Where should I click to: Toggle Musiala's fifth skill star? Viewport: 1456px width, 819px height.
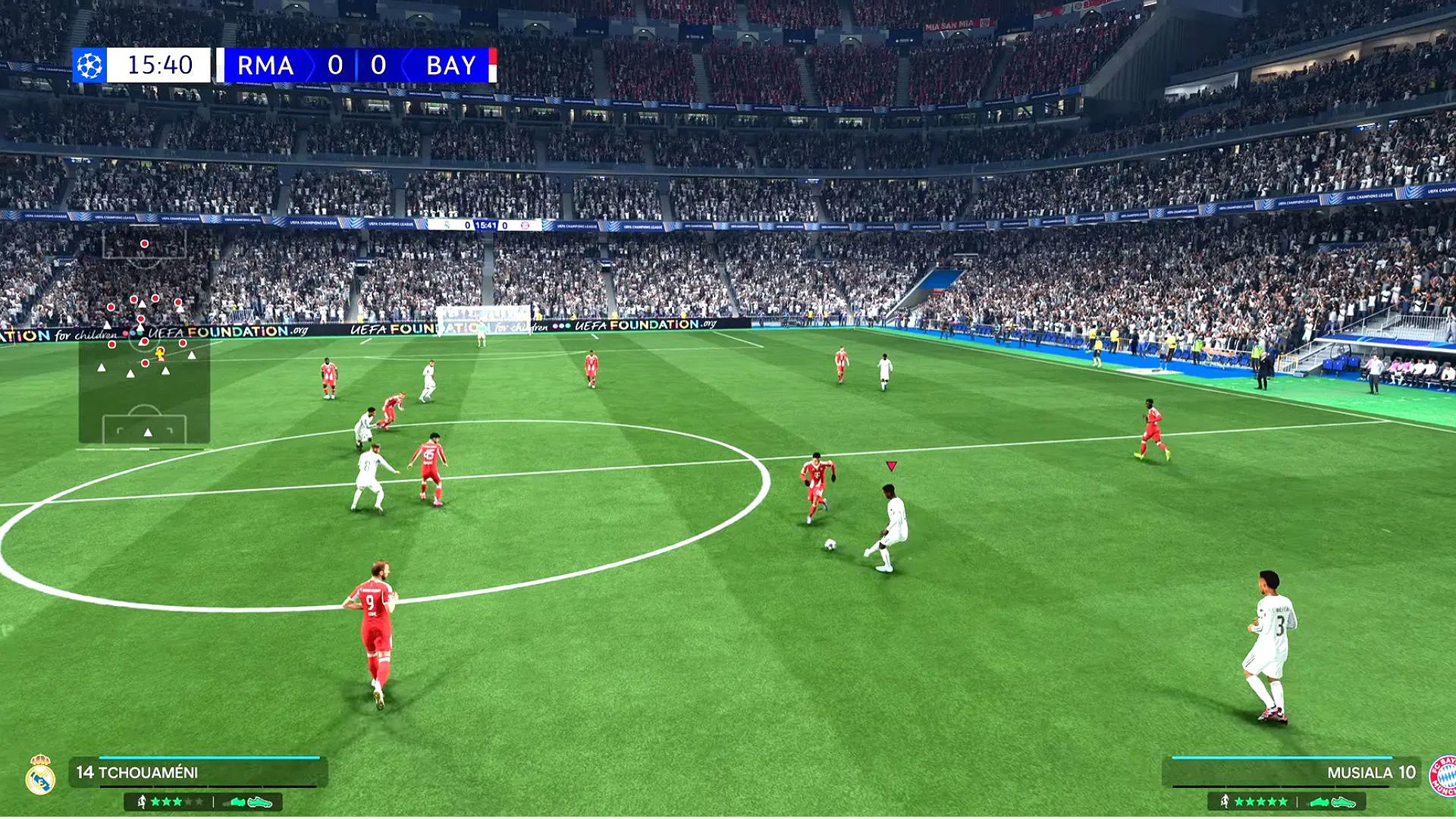(x=1283, y=802)
